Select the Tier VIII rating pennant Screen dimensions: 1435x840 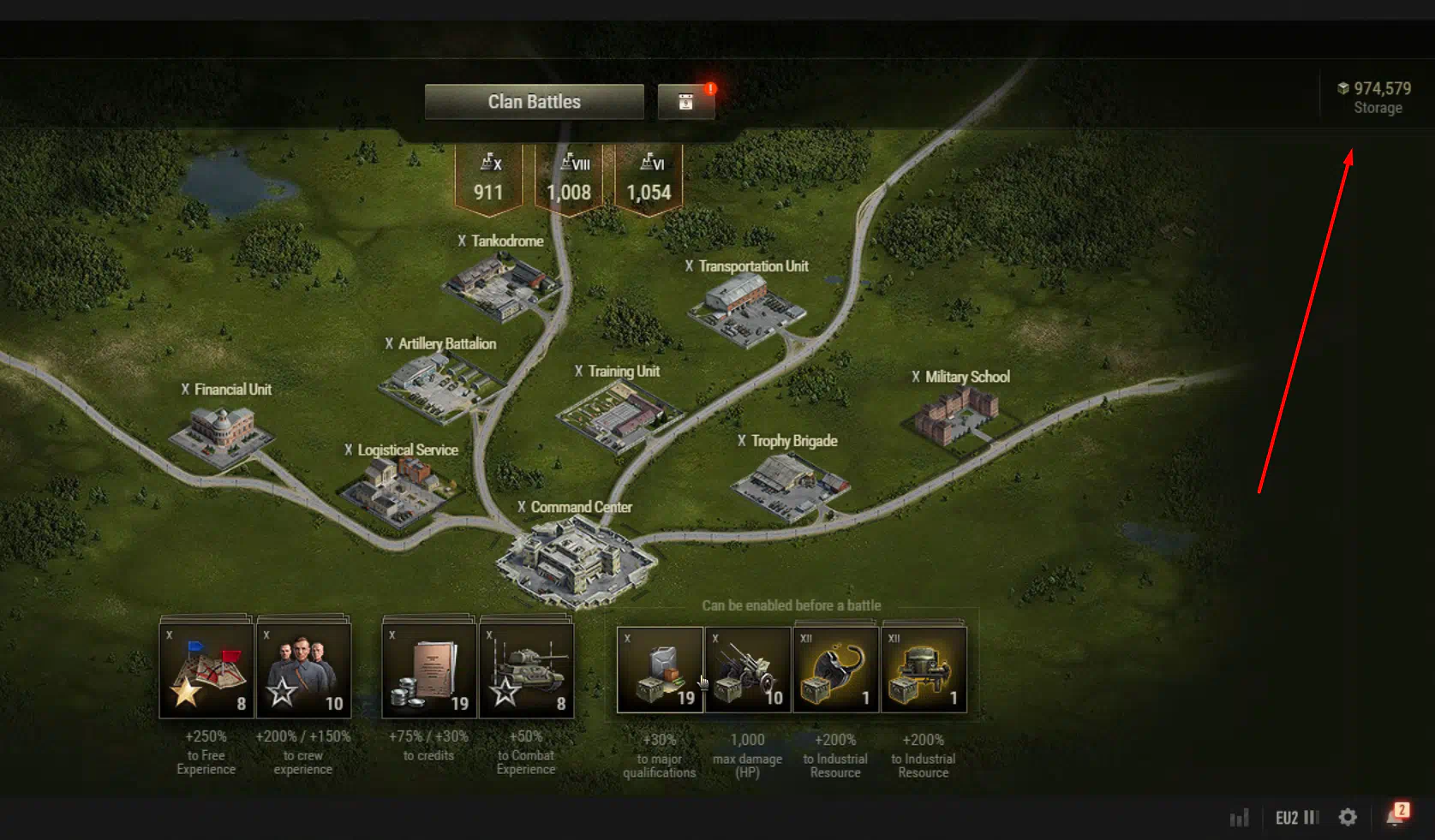569,179
